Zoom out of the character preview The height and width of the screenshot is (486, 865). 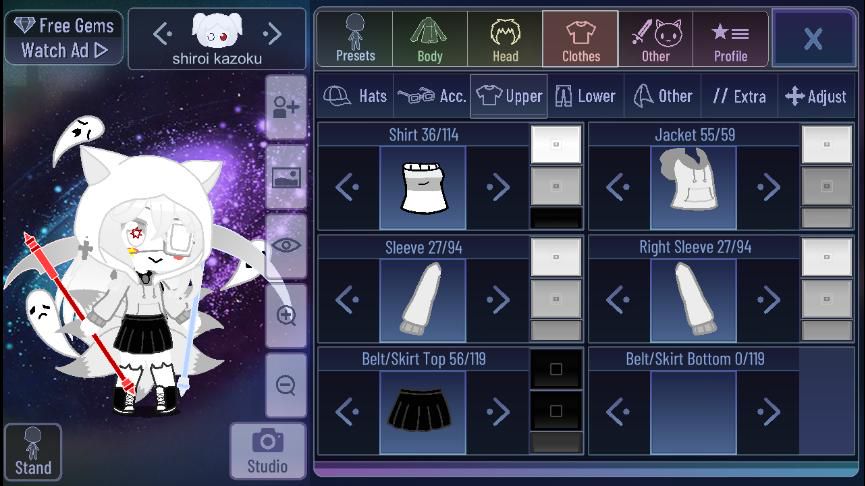tap(286, 385)
